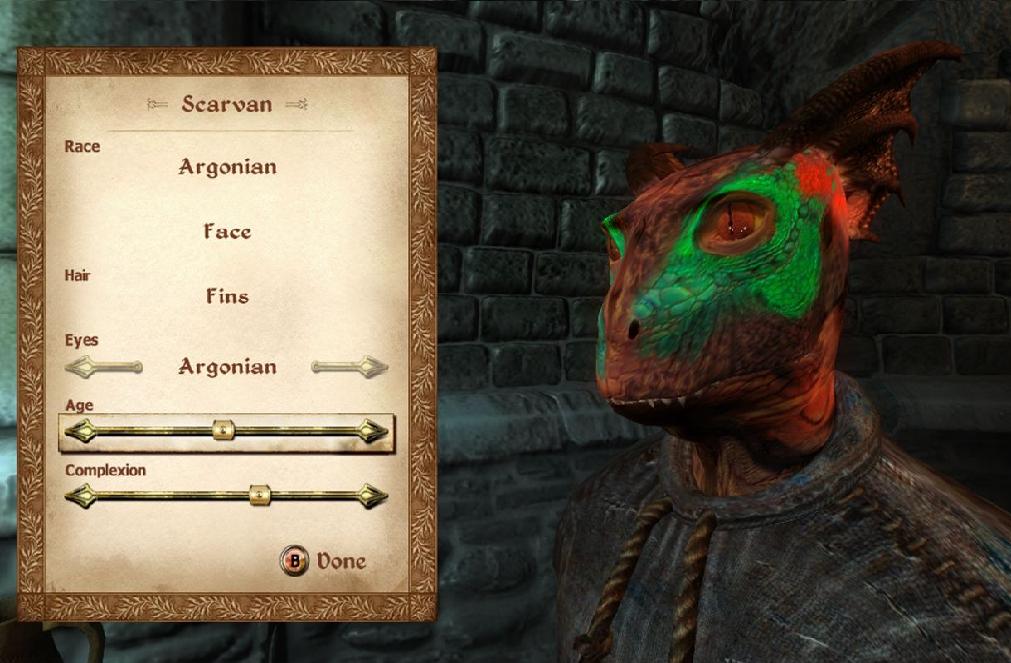Screen dimensions: 1011x663
Task: Click the Complexion slider handle
Action: pos(259,494)
